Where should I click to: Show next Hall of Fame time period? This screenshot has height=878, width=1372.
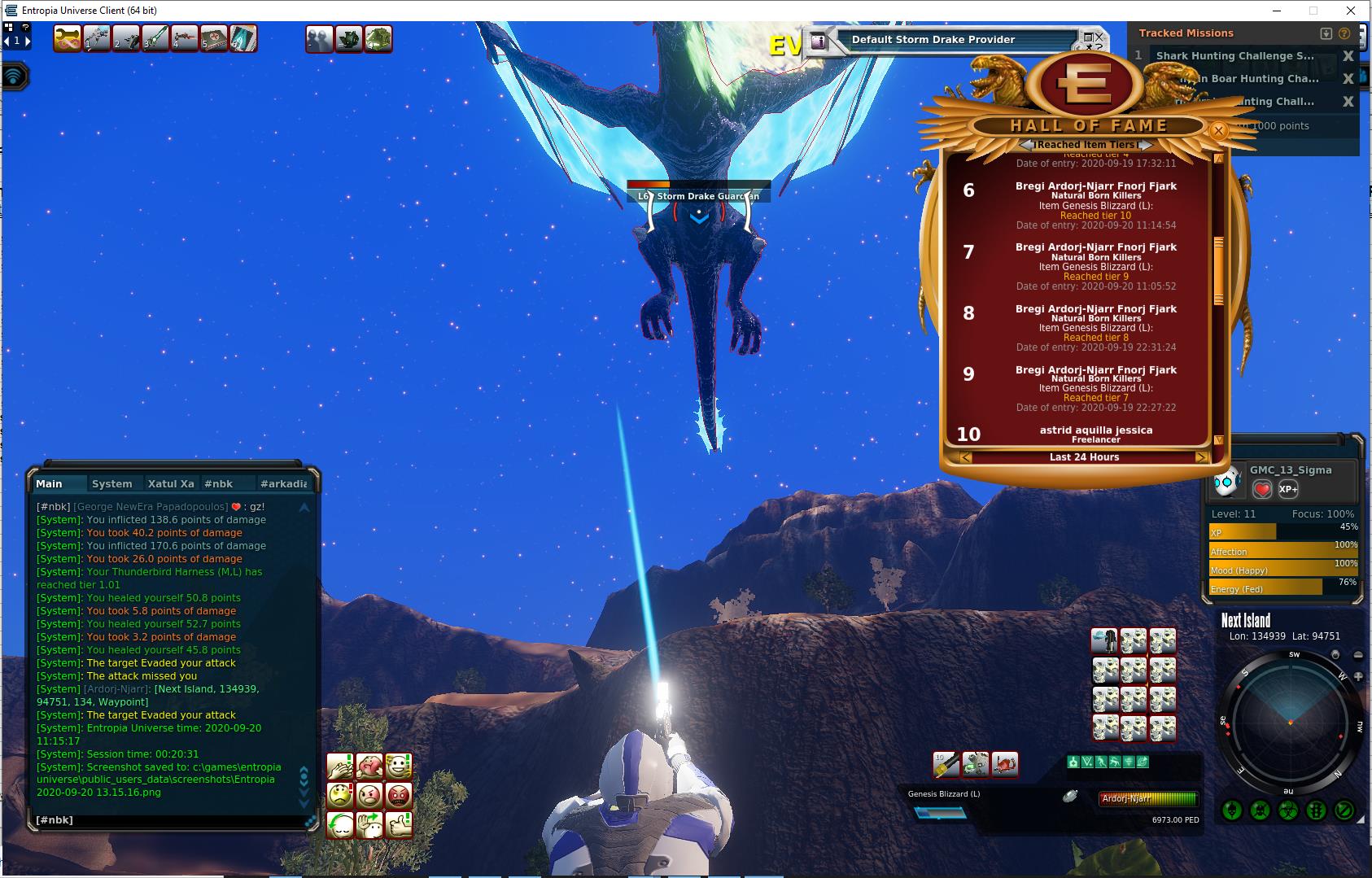click(x=1201, y=457)
